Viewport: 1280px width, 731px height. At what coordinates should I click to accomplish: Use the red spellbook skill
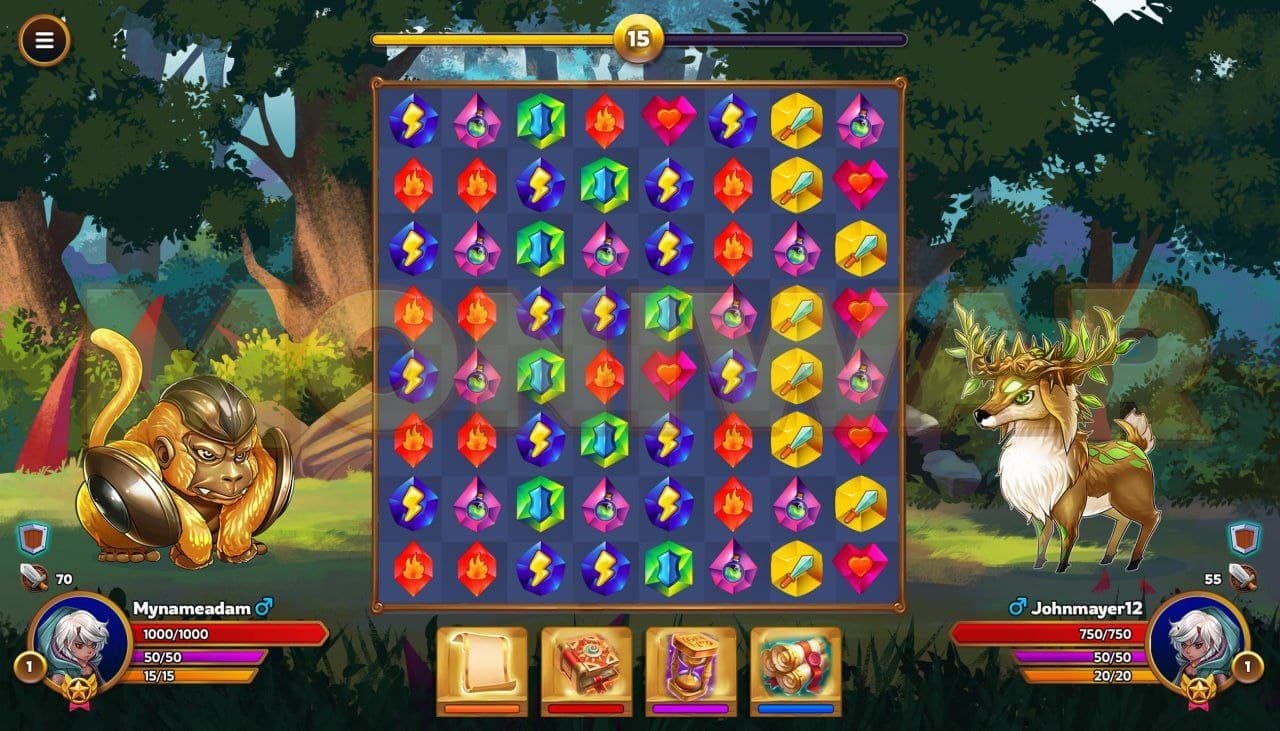pyautogui.click(x=586, y=665)
